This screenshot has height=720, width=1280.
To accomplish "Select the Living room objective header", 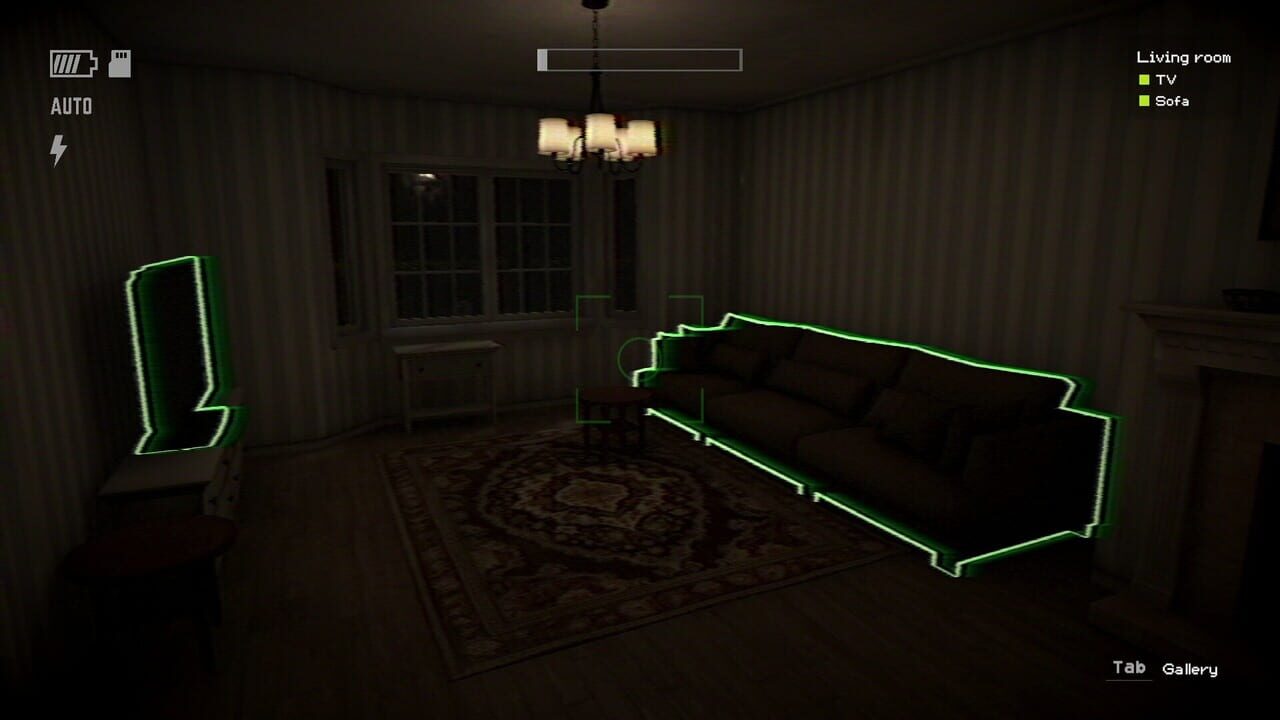I will coord(1183,57).
